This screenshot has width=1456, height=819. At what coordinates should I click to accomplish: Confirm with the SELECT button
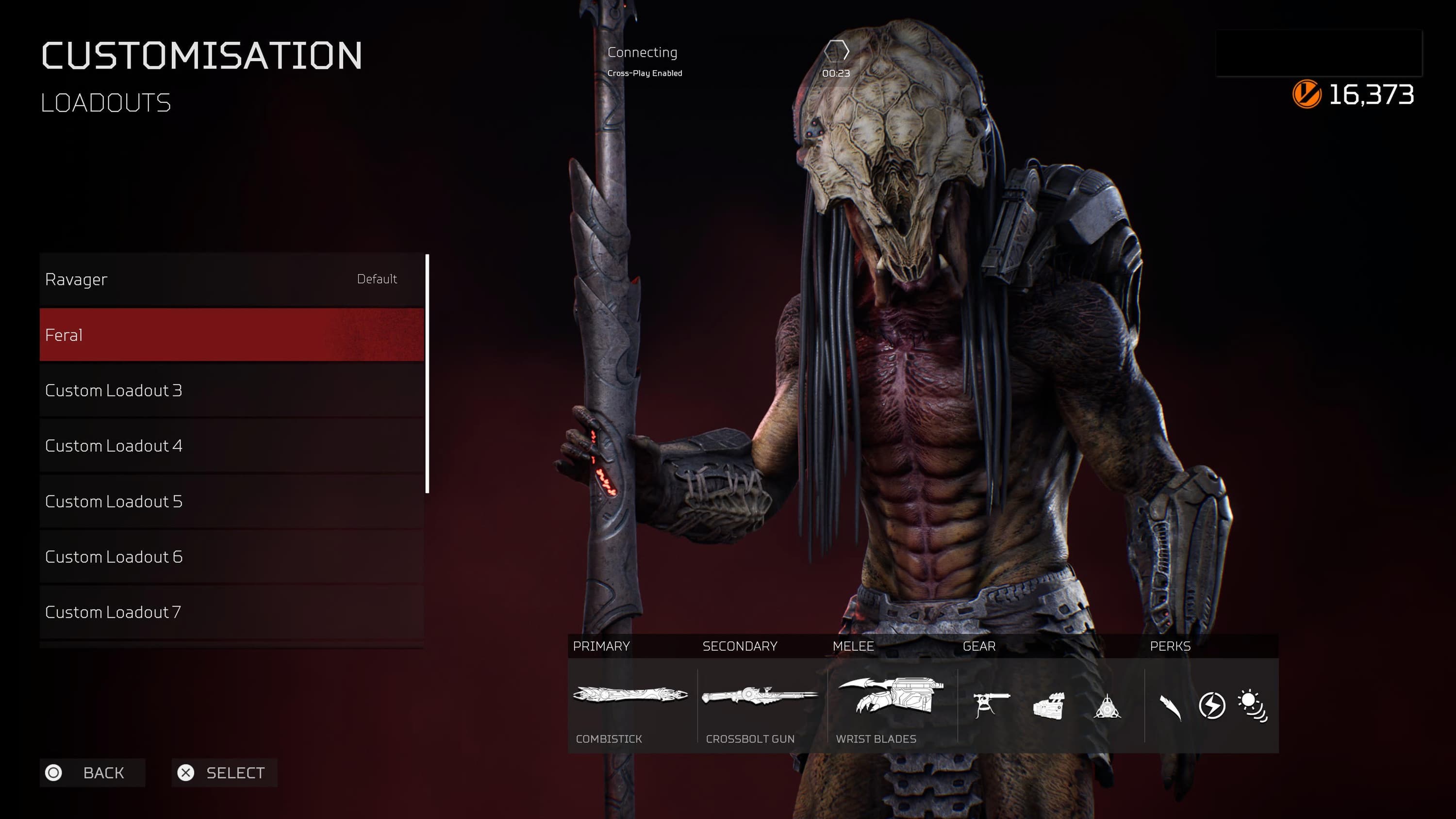(224, 772)
